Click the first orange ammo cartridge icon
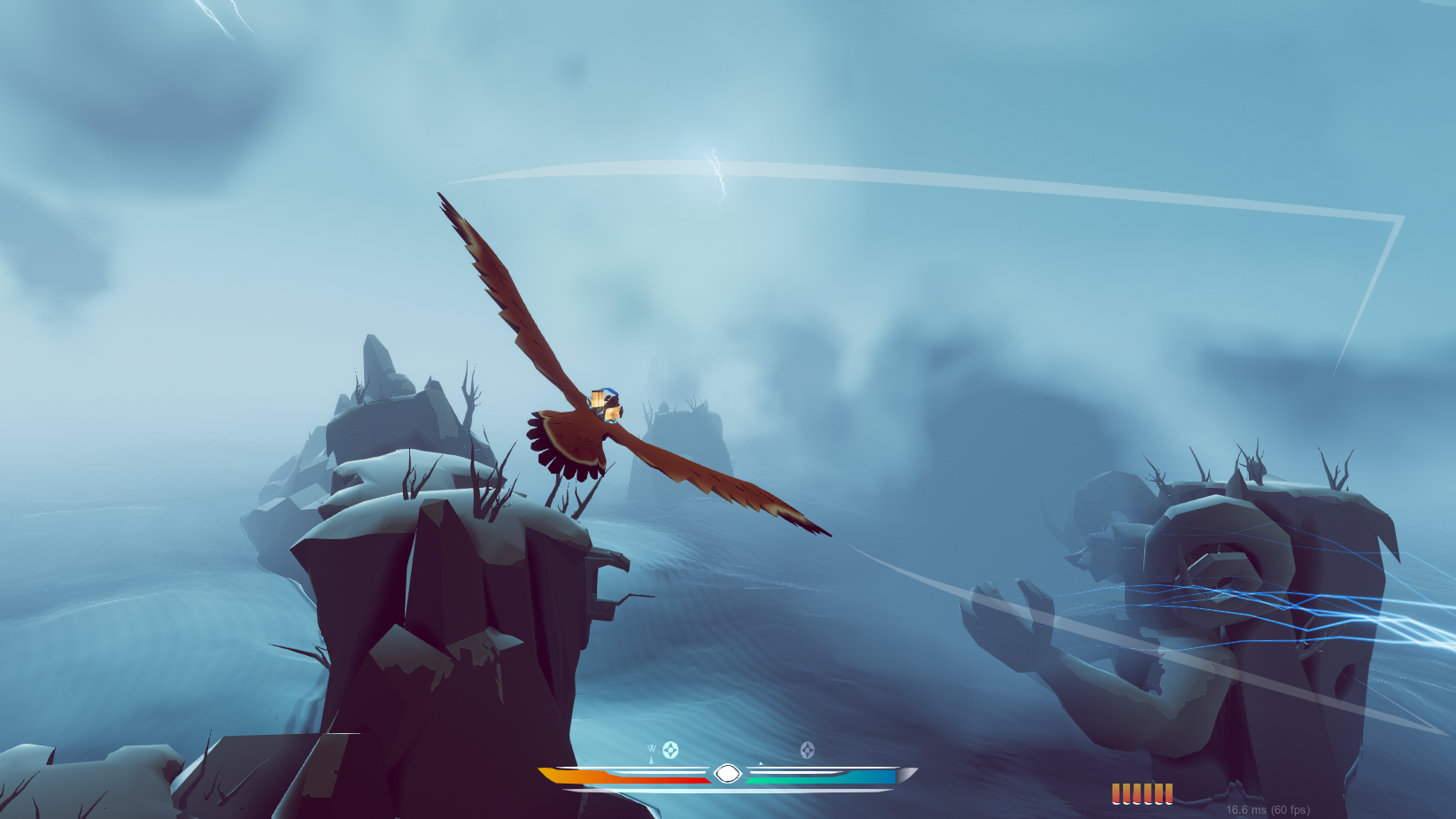 pos(1116,793)
